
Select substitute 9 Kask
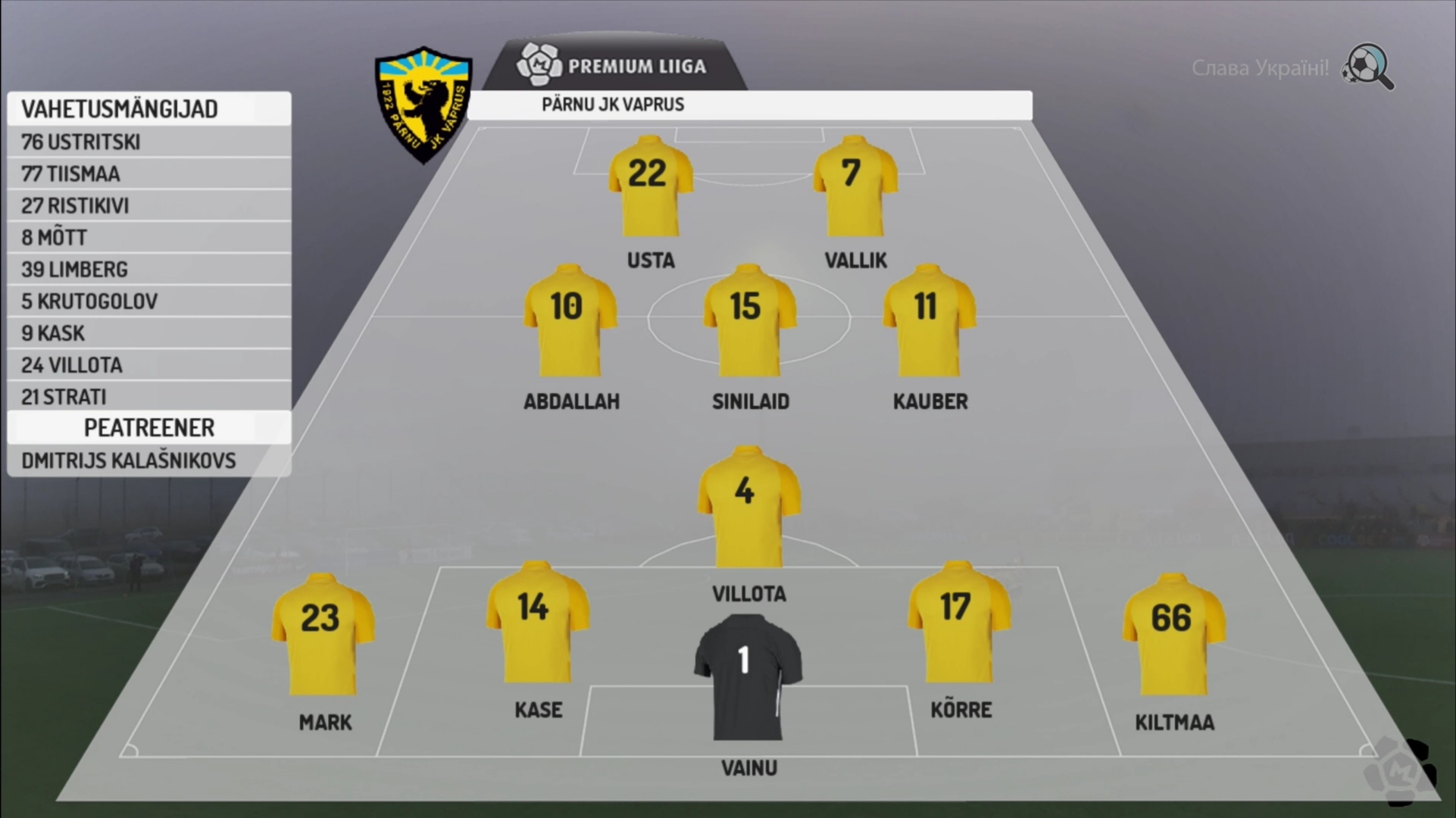(x=148, y=333)
